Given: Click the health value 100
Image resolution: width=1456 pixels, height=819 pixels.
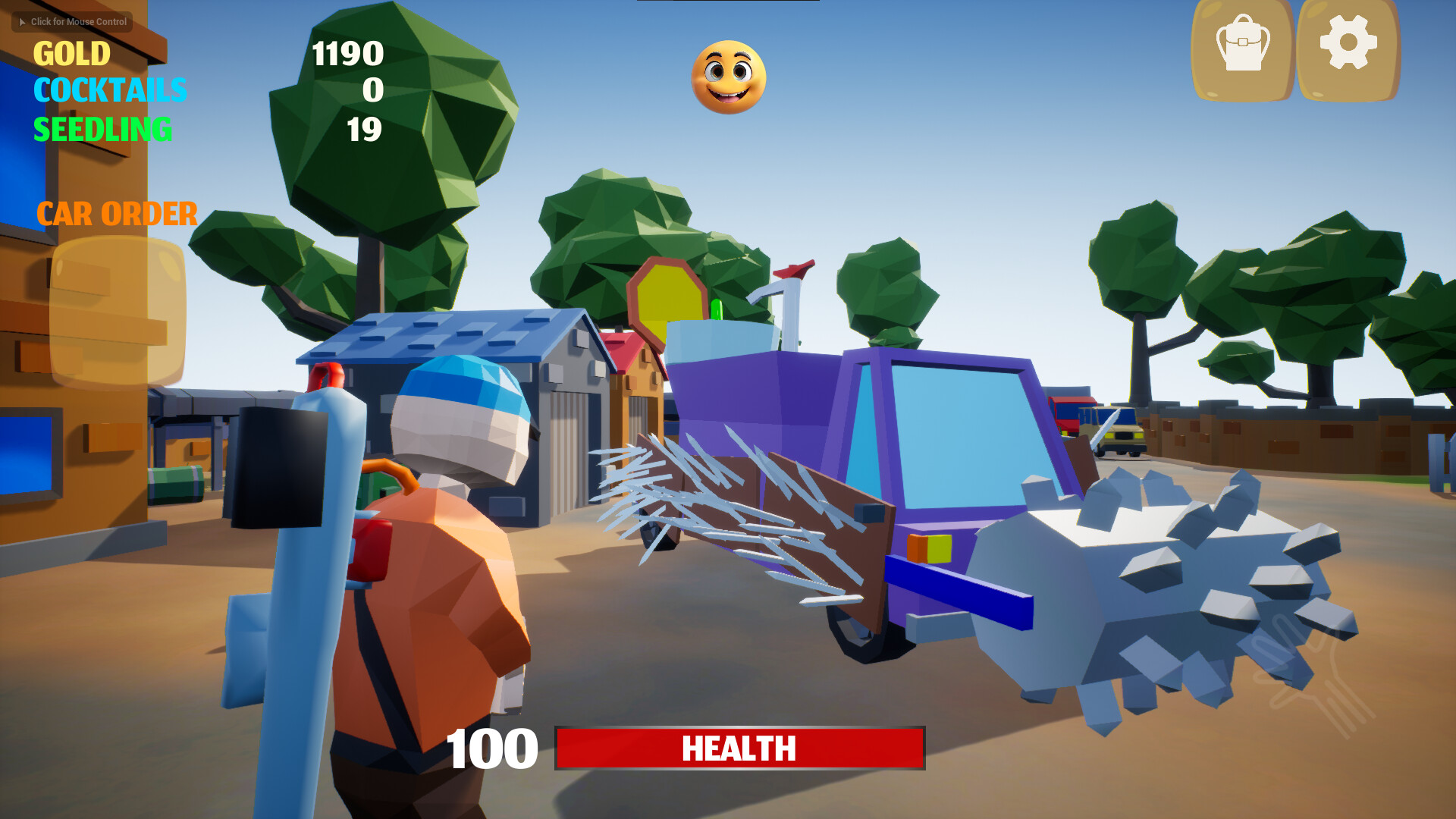Looking at the screenshot, I should [x=491, y=749].
